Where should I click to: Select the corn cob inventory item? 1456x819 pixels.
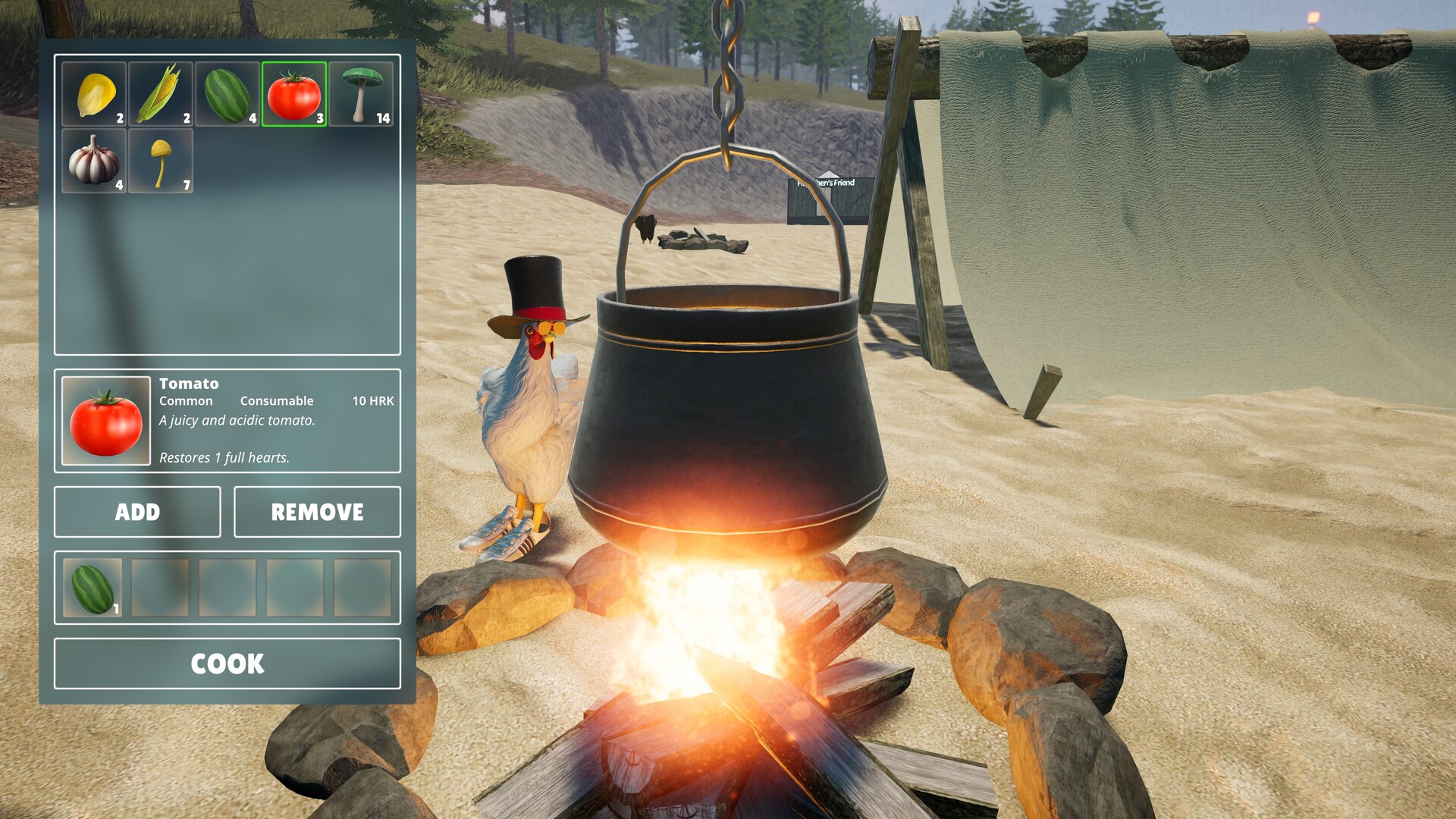(160, 95)
